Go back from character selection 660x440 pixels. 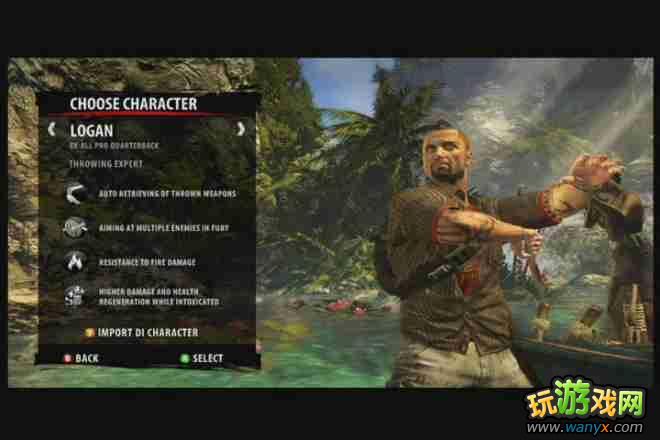[80, 358]
